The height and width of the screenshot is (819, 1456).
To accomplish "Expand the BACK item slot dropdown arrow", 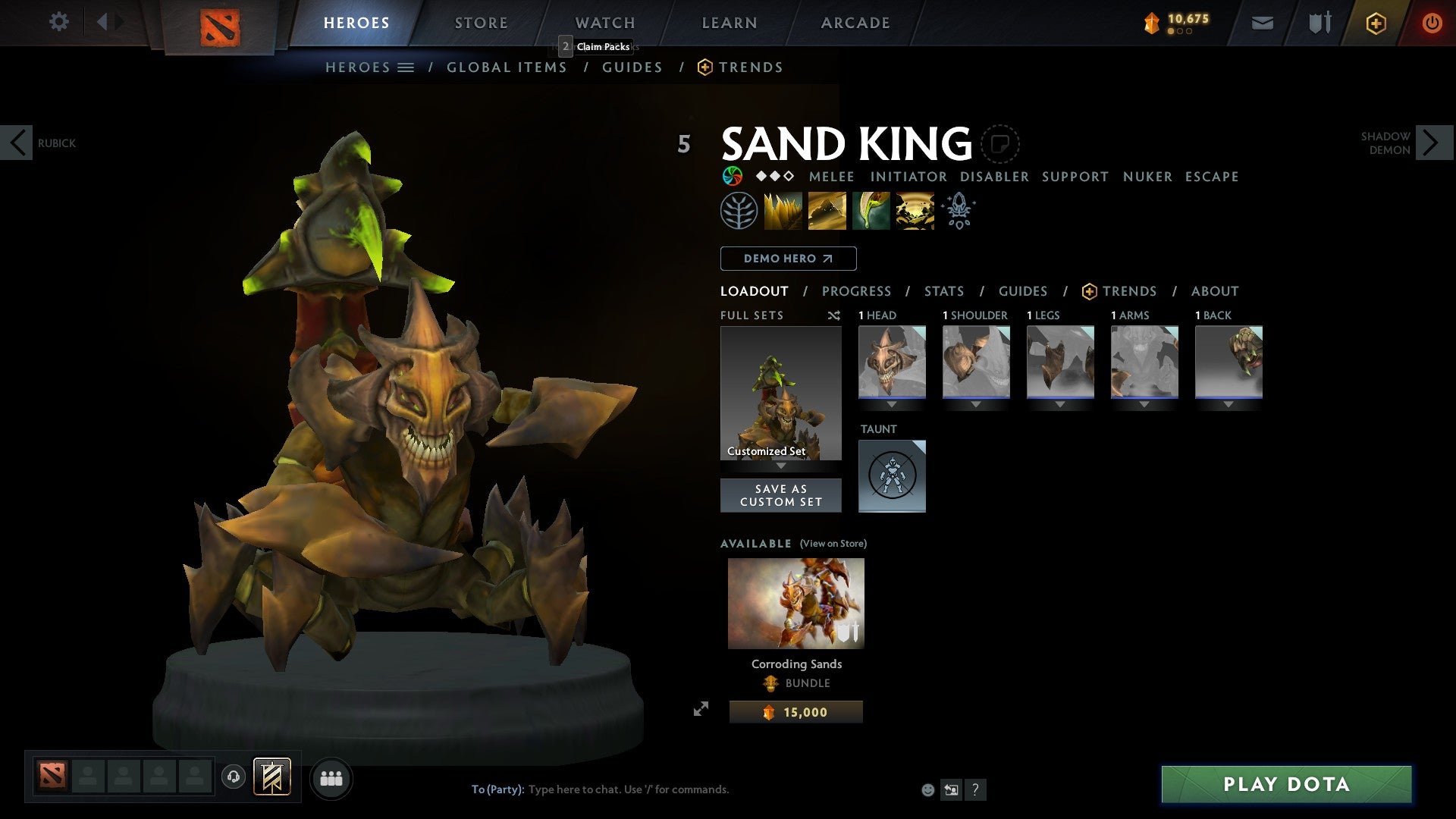I will coord(1228,404).
